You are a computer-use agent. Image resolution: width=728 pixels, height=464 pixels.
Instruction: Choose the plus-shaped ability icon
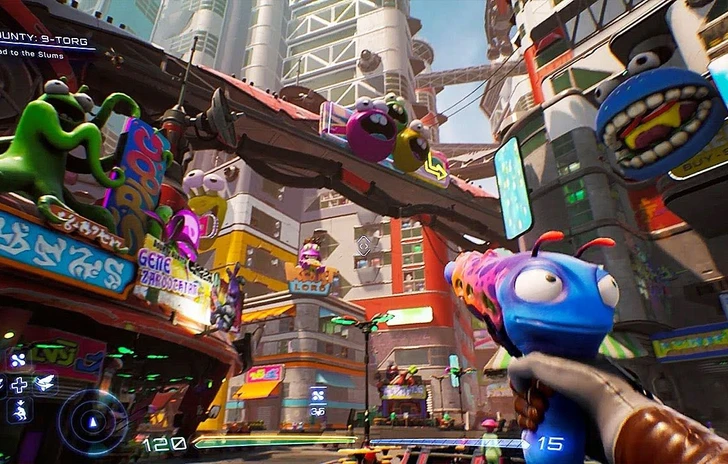click(x=19, y=385)
